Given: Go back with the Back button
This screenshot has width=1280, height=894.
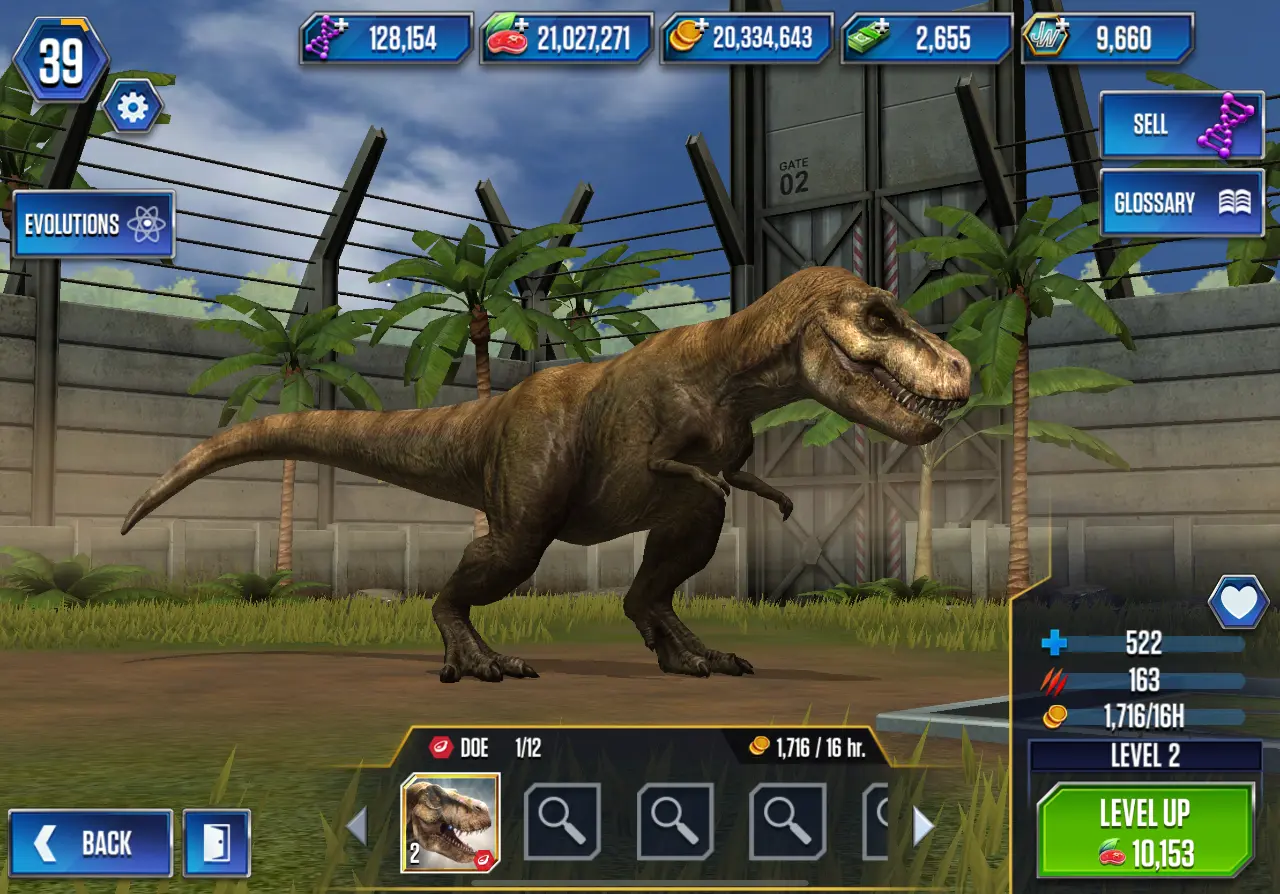Looking at the screenshot, I should click(91, 843).
